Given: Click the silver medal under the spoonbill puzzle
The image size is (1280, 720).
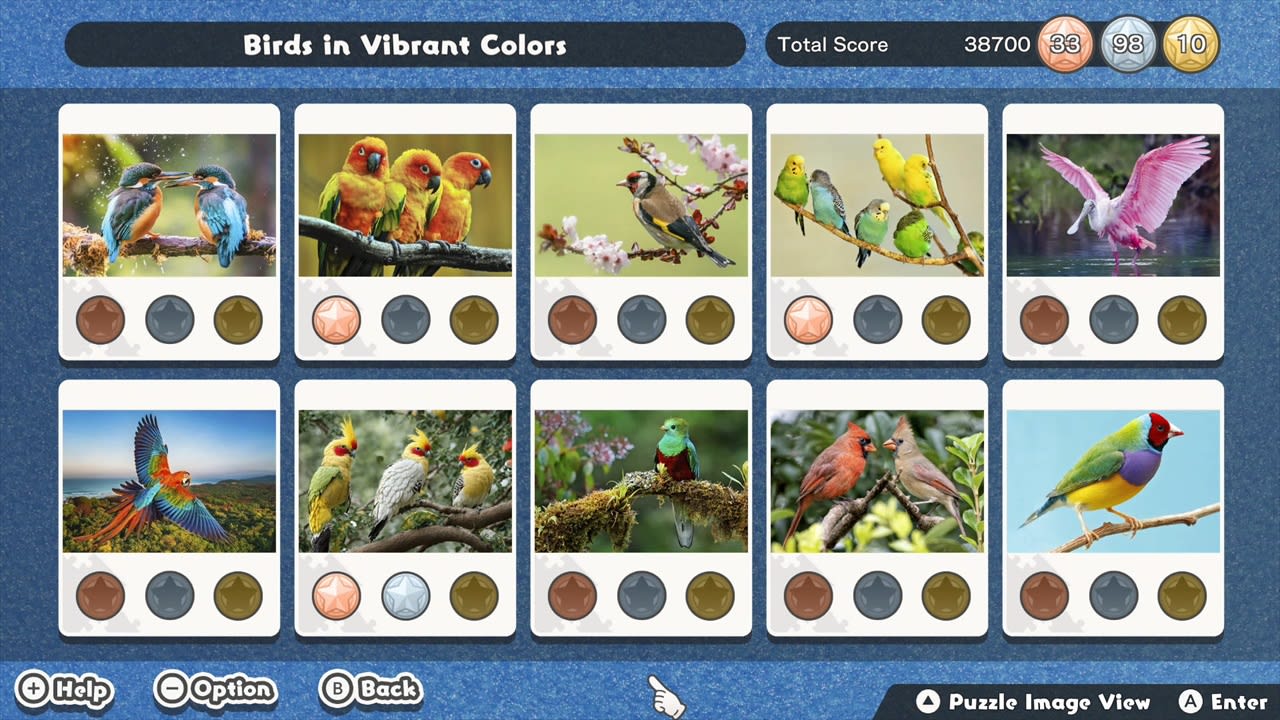Looking at the screenshot, I should point(1113,320).
